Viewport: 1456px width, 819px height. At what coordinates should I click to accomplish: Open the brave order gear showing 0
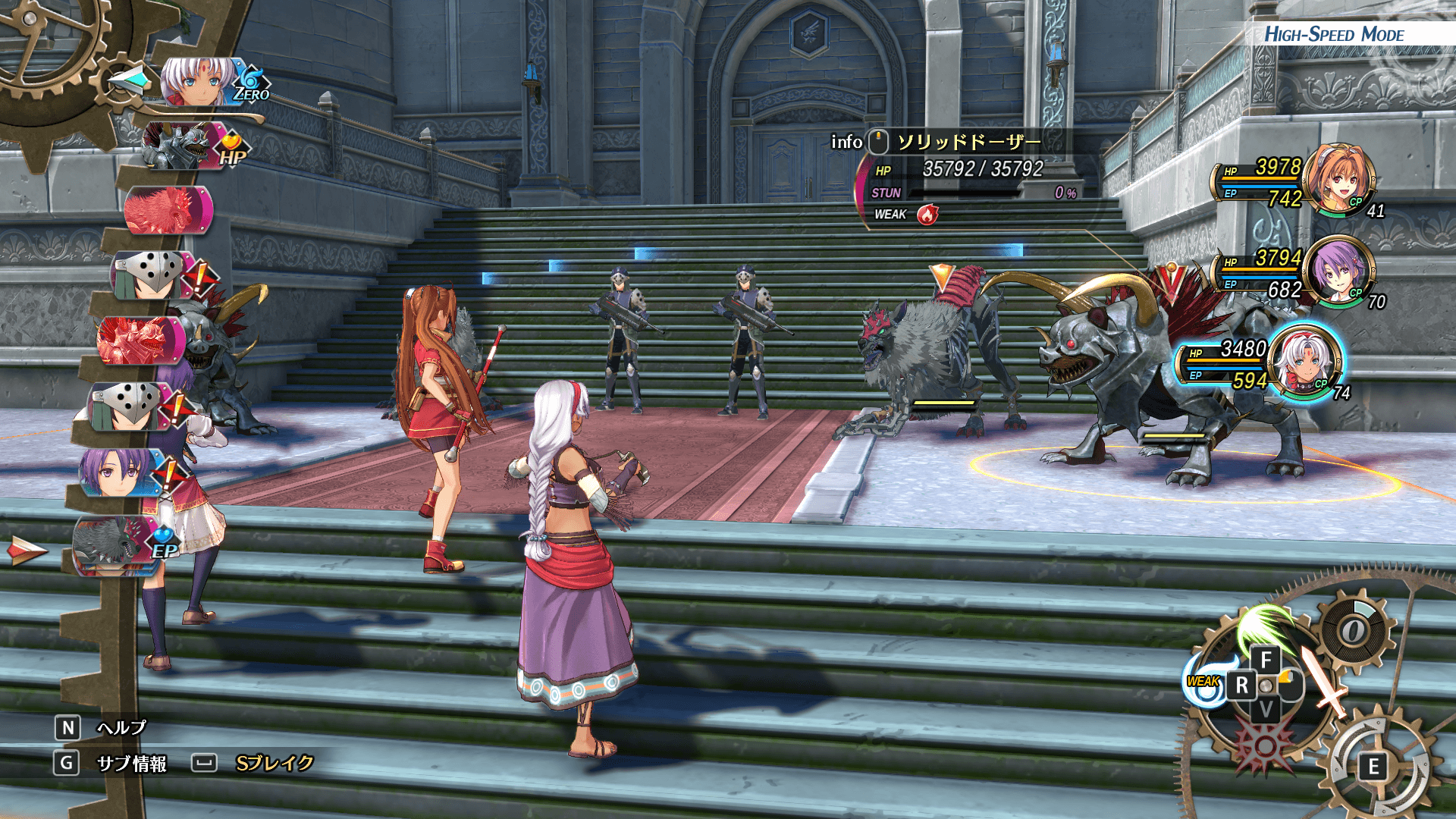1354,630
